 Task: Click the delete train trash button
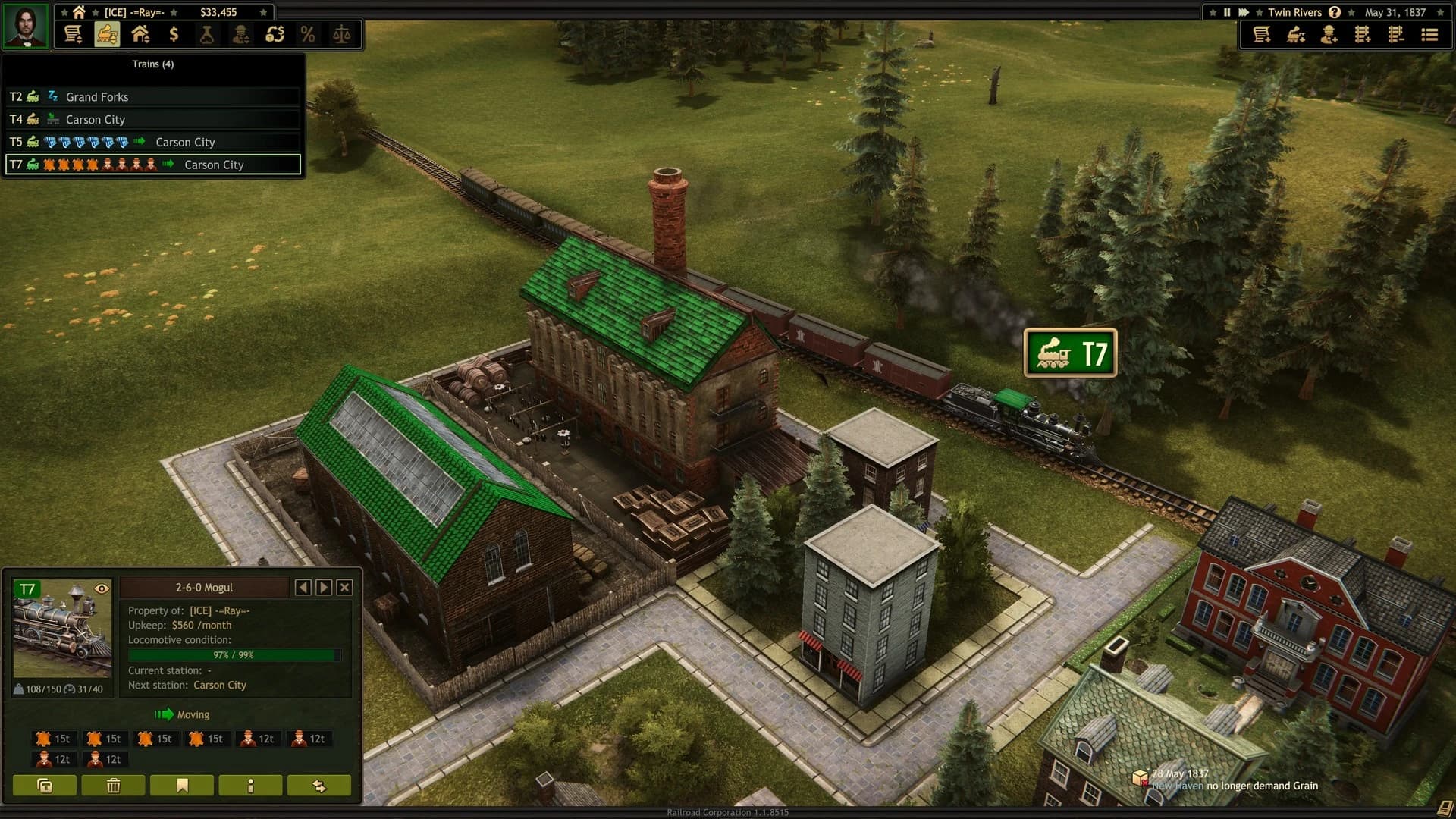pos(113,786)
